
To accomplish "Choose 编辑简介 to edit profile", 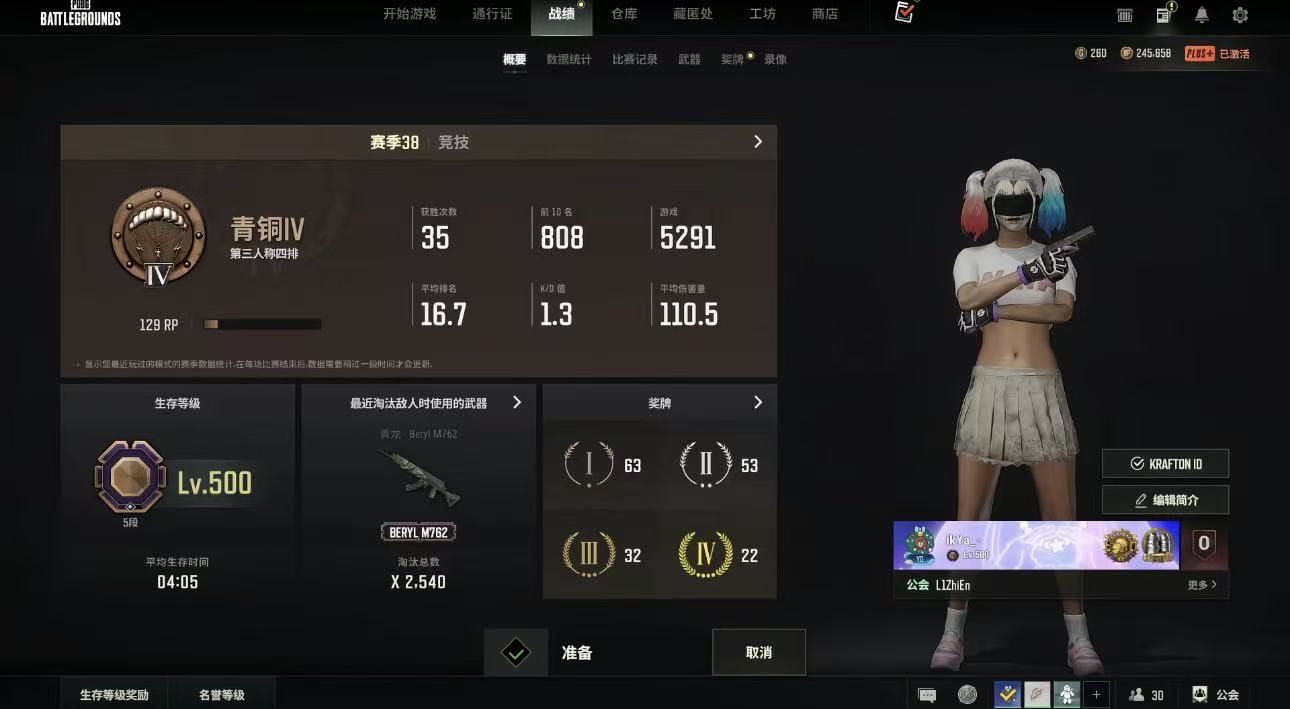I will 1165,500.
